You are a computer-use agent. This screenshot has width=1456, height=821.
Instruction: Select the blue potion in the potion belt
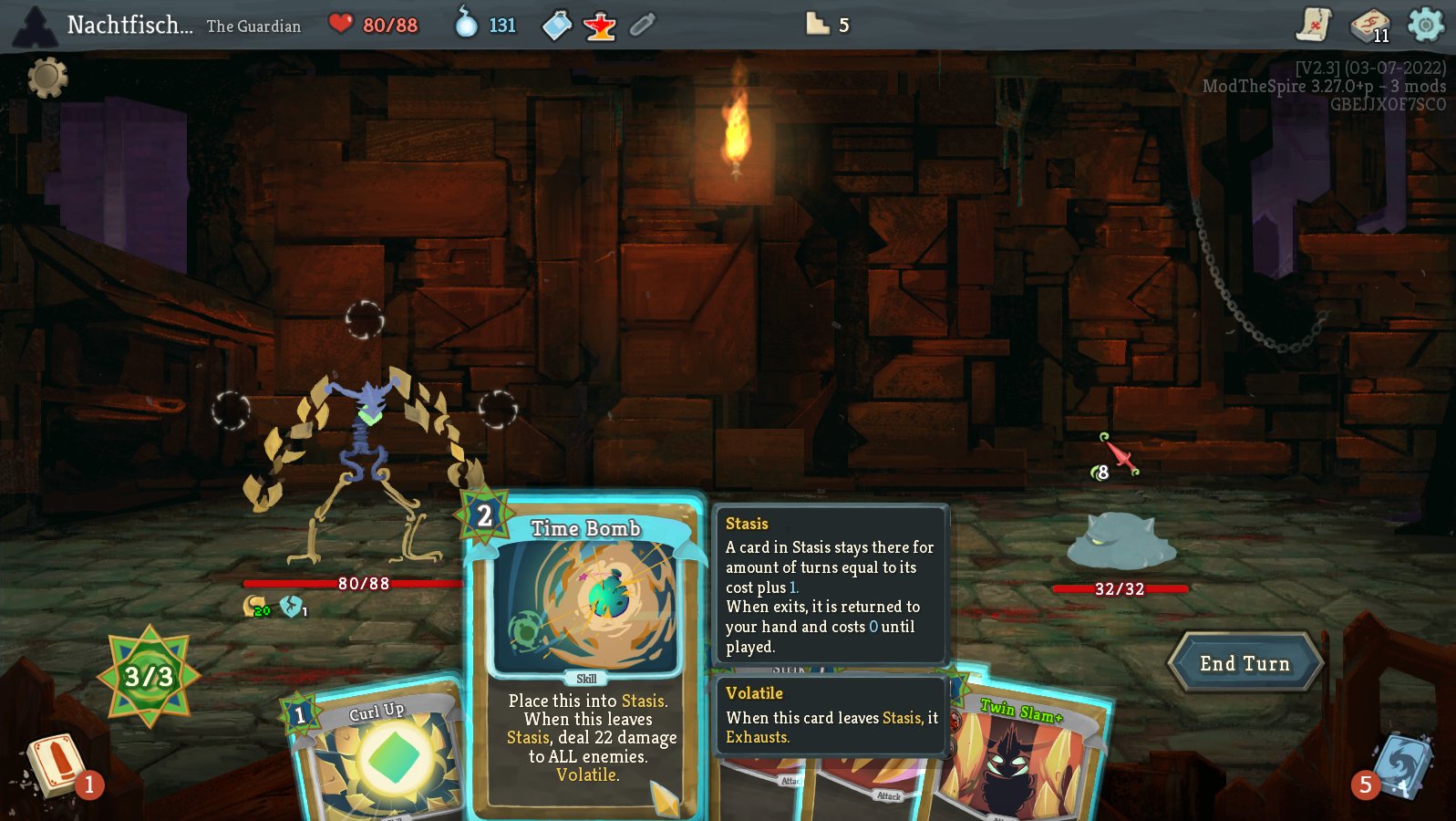558,25
